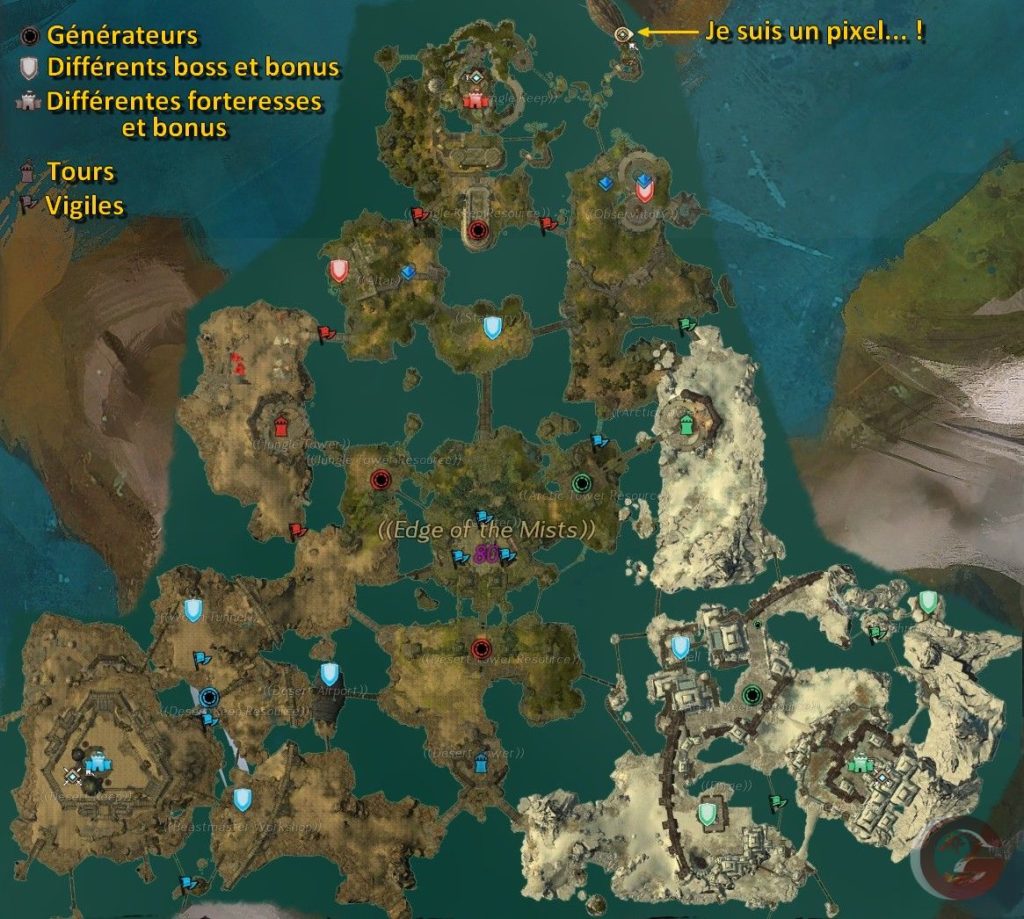Select the red Jungle Keep castle marker
1024x919 pixels.
click(474, 99)
